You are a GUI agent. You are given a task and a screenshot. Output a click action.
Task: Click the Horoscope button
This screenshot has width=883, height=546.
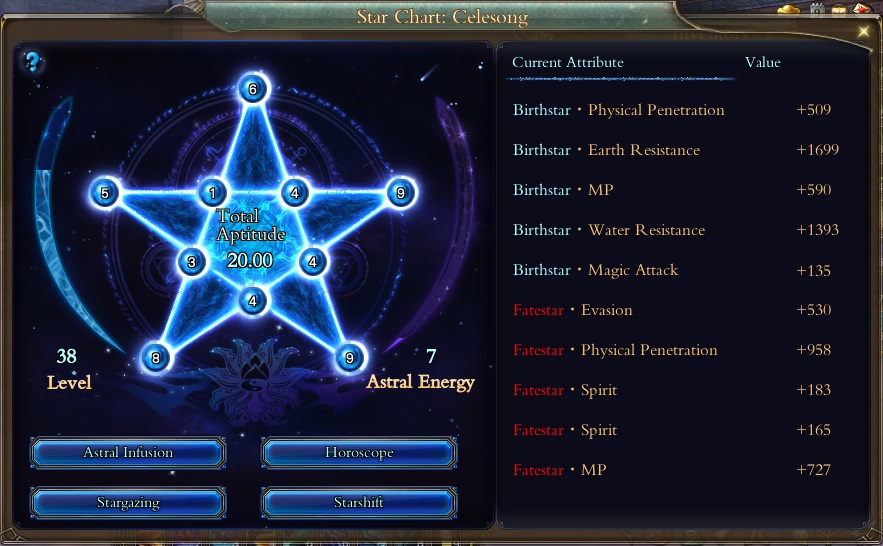pos(359,453)
